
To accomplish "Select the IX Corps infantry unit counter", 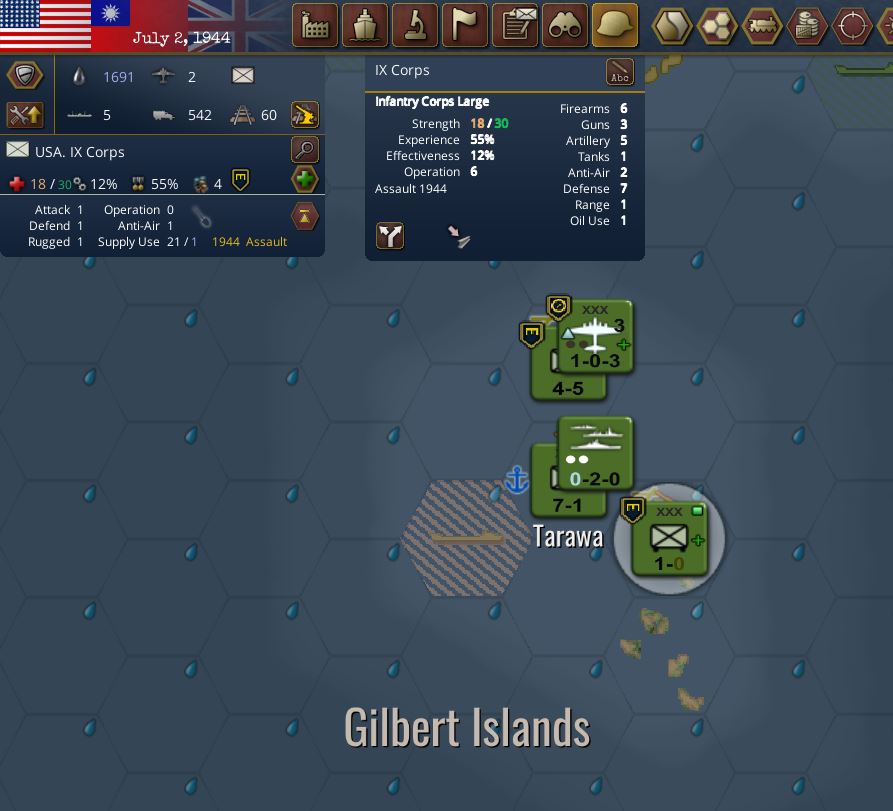I will click(669, 540).
